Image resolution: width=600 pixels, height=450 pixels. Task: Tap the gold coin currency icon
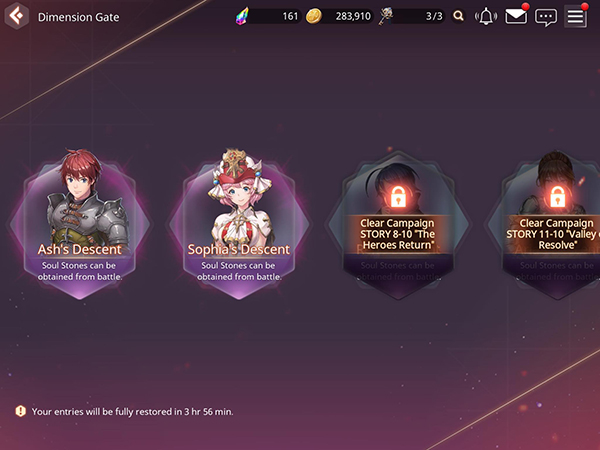(313, 16)
